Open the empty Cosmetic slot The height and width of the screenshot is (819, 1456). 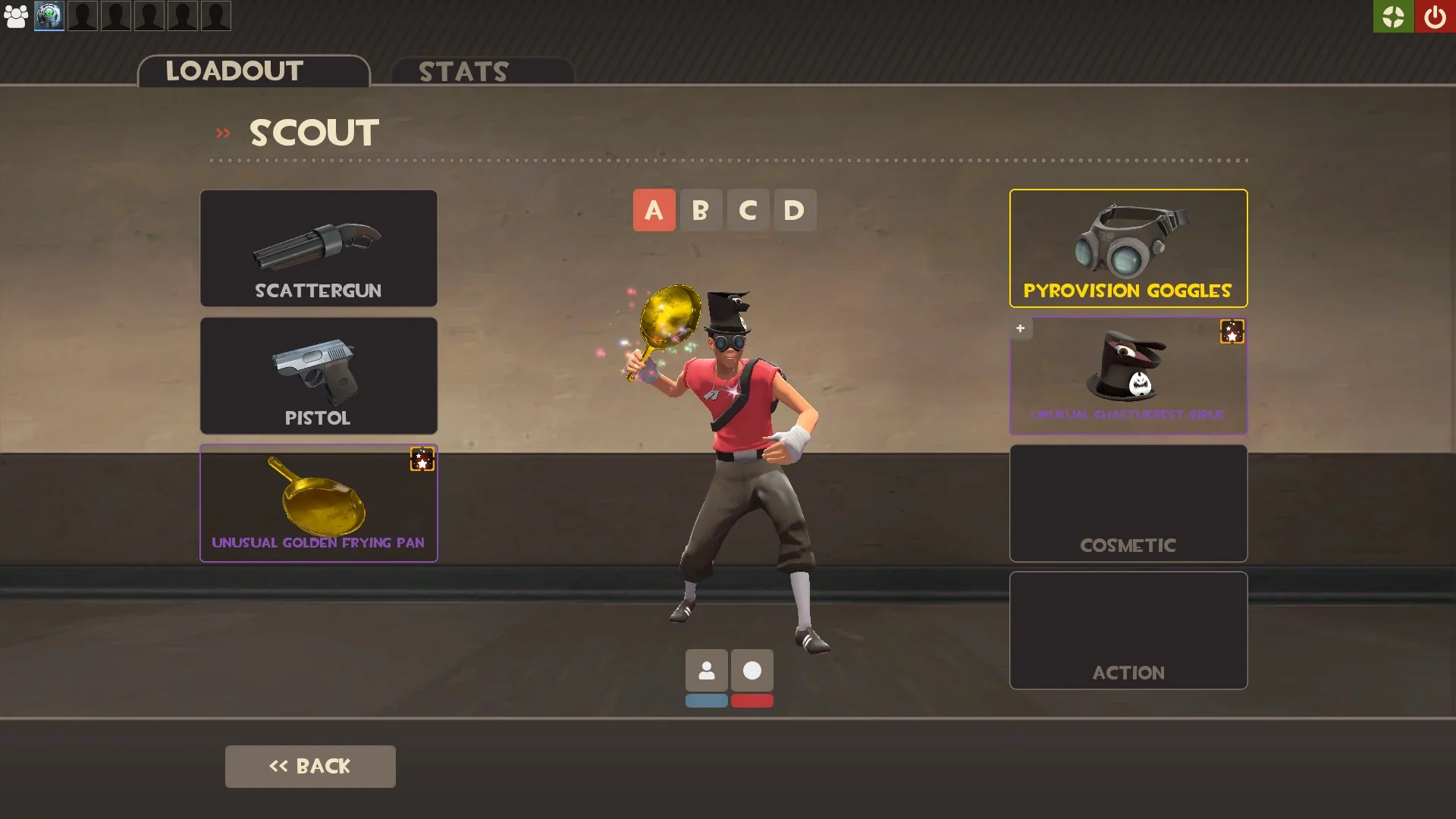1128,503
